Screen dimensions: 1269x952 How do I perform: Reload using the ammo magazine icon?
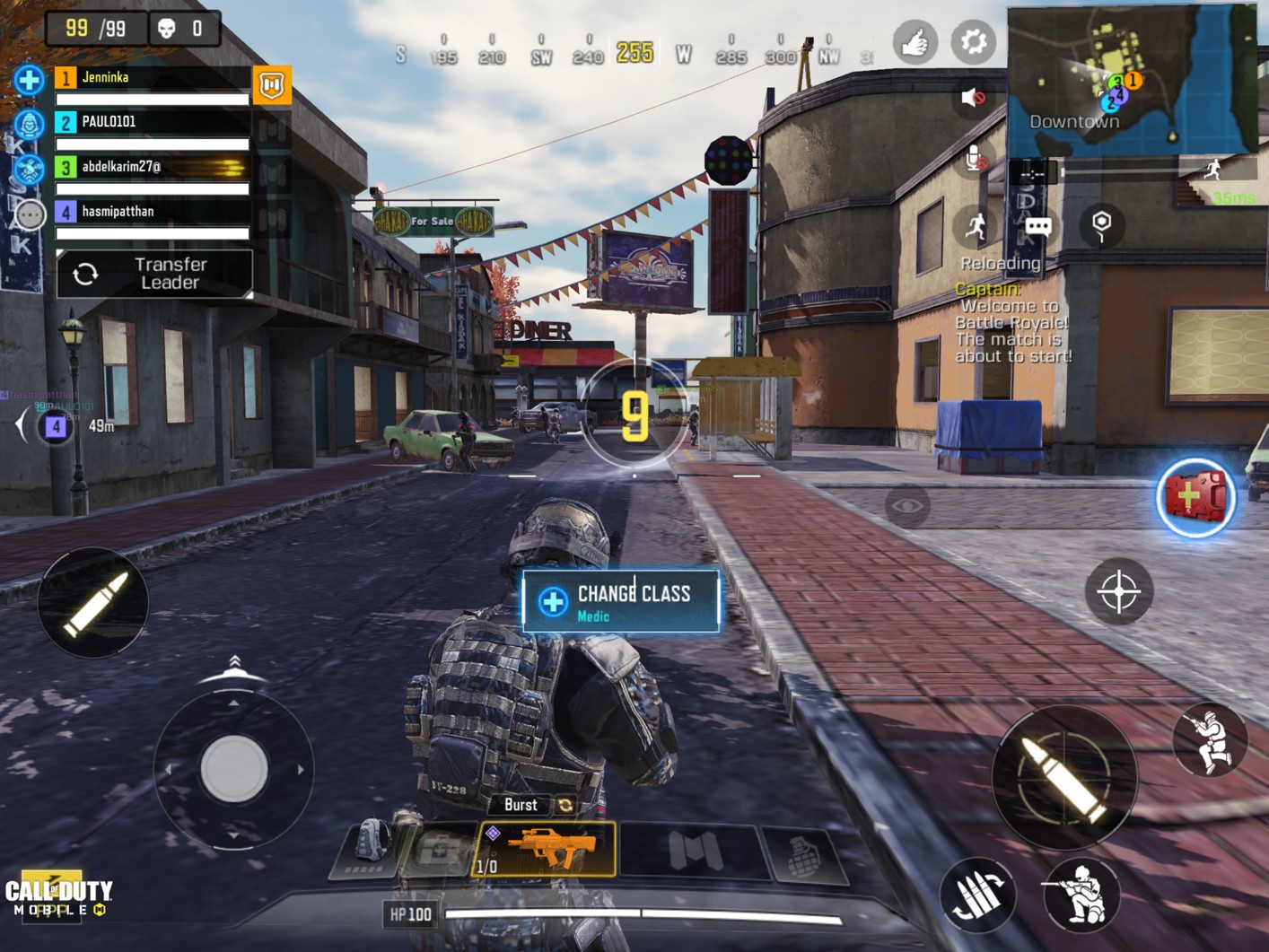tap(977, 895)
